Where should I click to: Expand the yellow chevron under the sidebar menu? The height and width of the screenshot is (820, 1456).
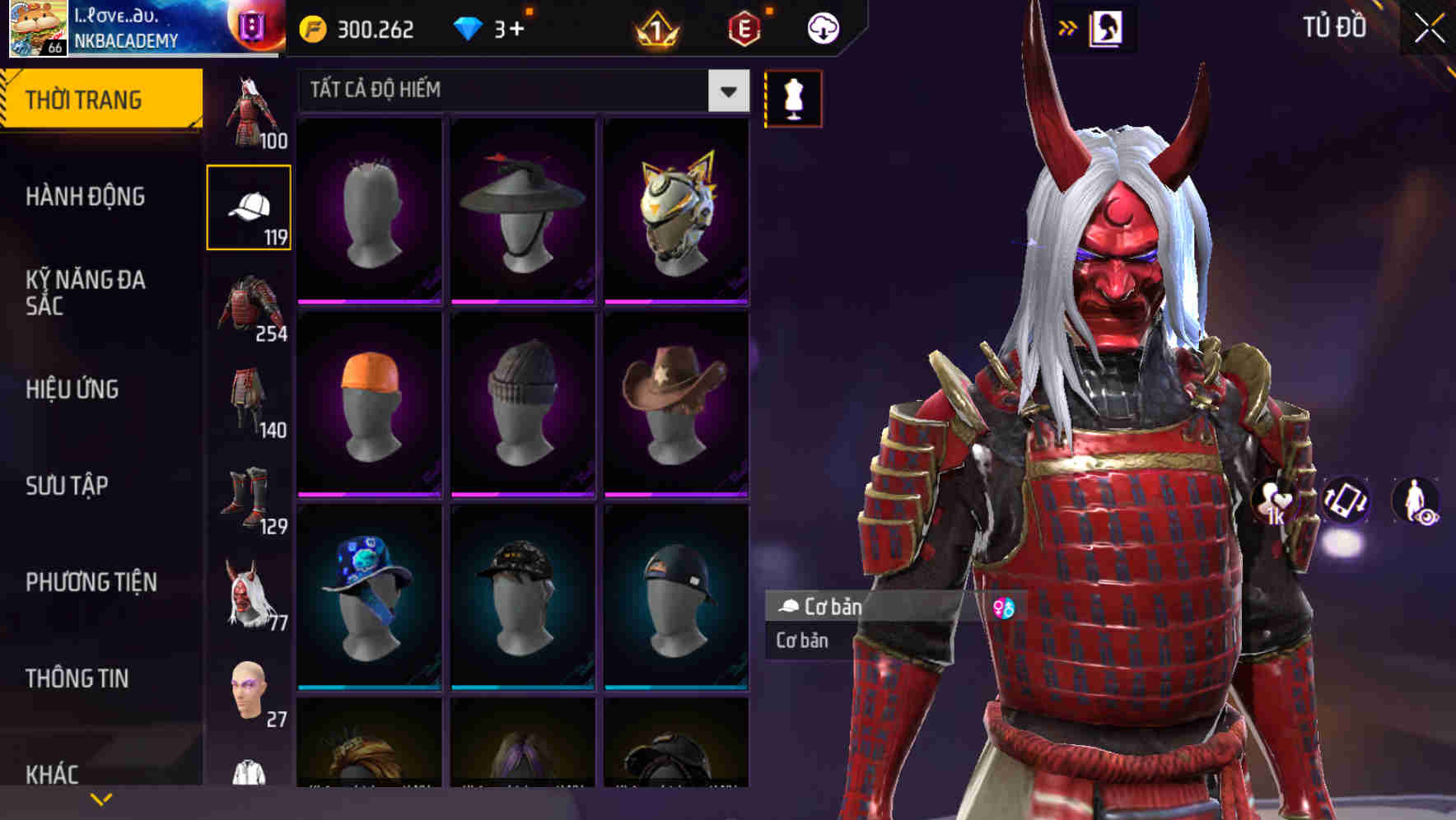coord(100,797)
